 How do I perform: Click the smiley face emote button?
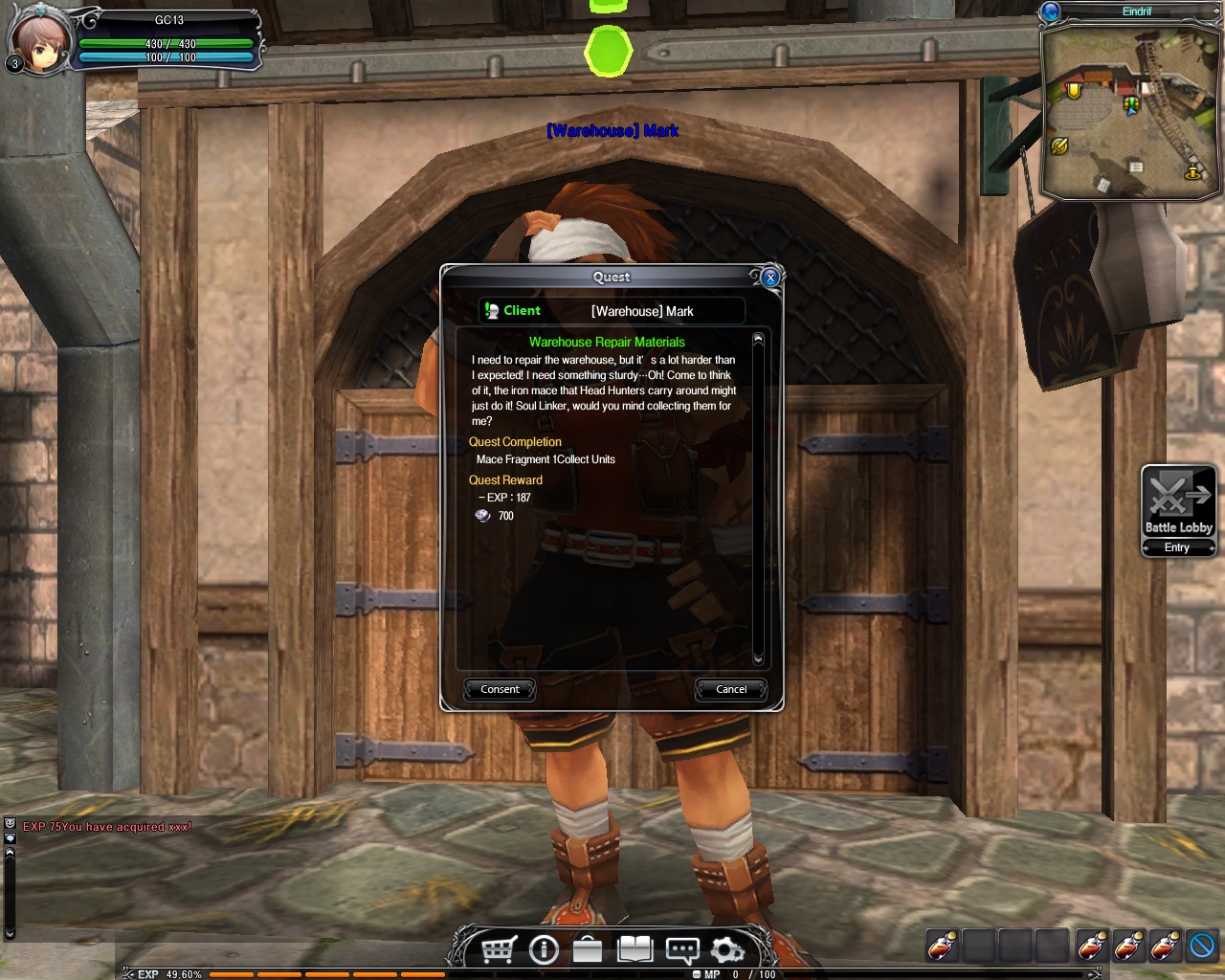pyautogui.click(x=10, y=823)
